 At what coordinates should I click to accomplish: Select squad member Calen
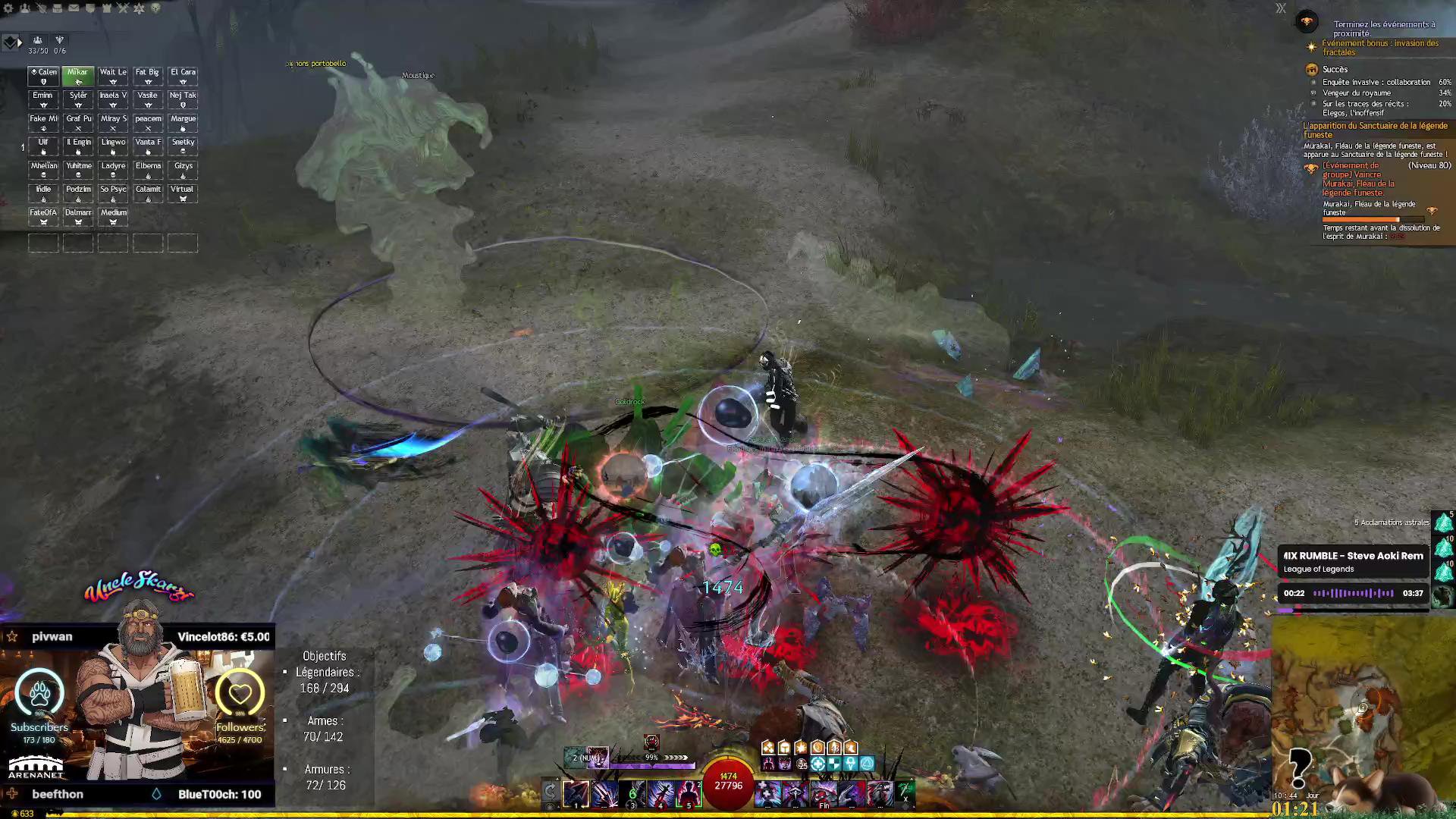[43, 76]
